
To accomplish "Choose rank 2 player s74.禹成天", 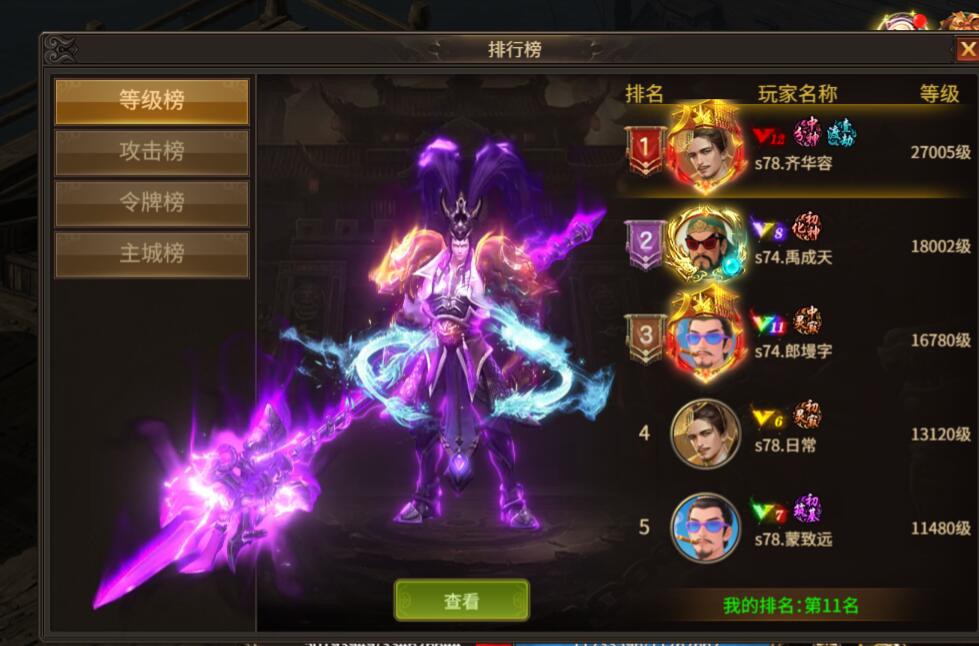I will (x=795, y=245).
